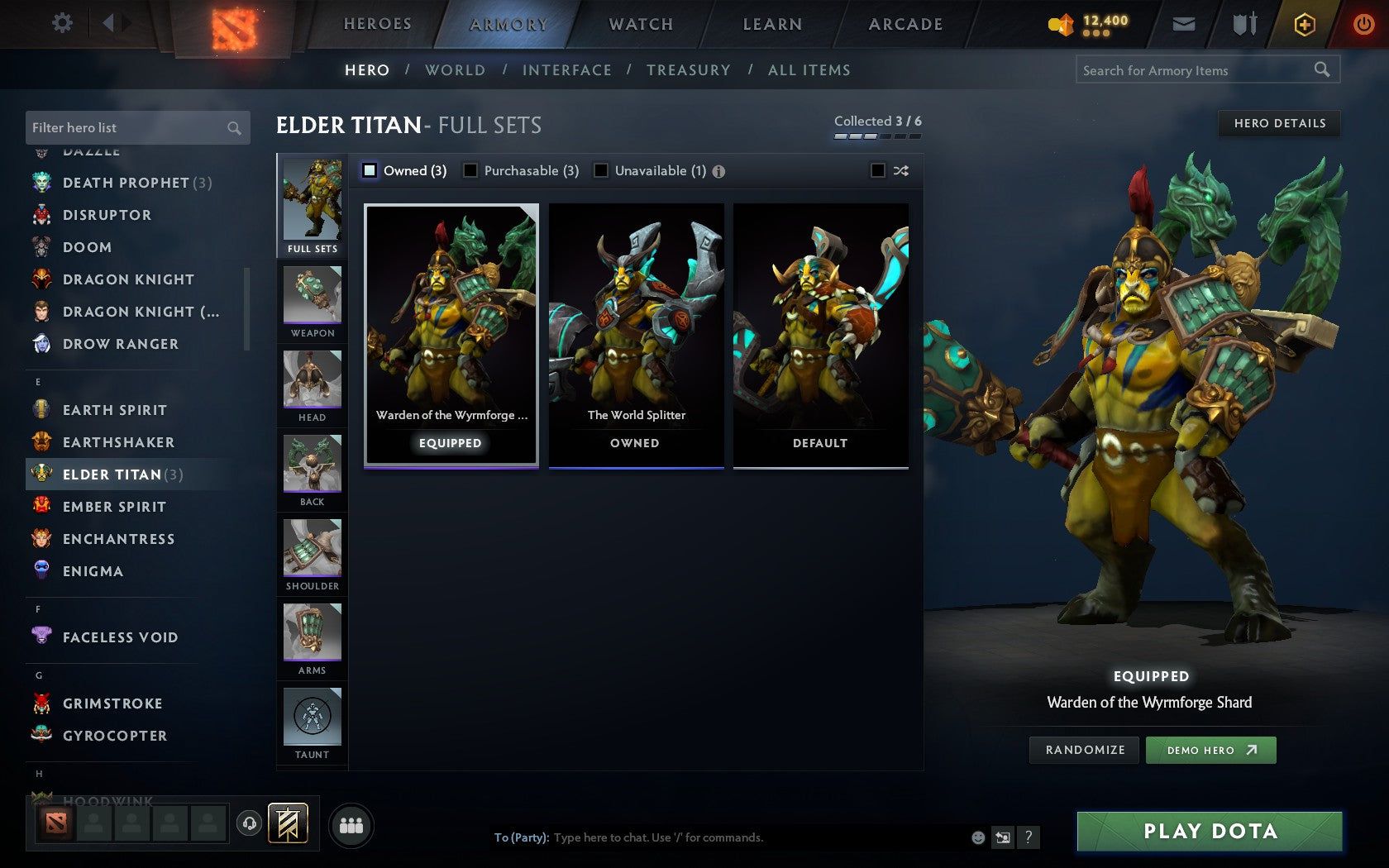This screenshot has width=1389, height=868.
Task: Click the shuffle icon in the filter bar
Action: click(x=900, y=170)
